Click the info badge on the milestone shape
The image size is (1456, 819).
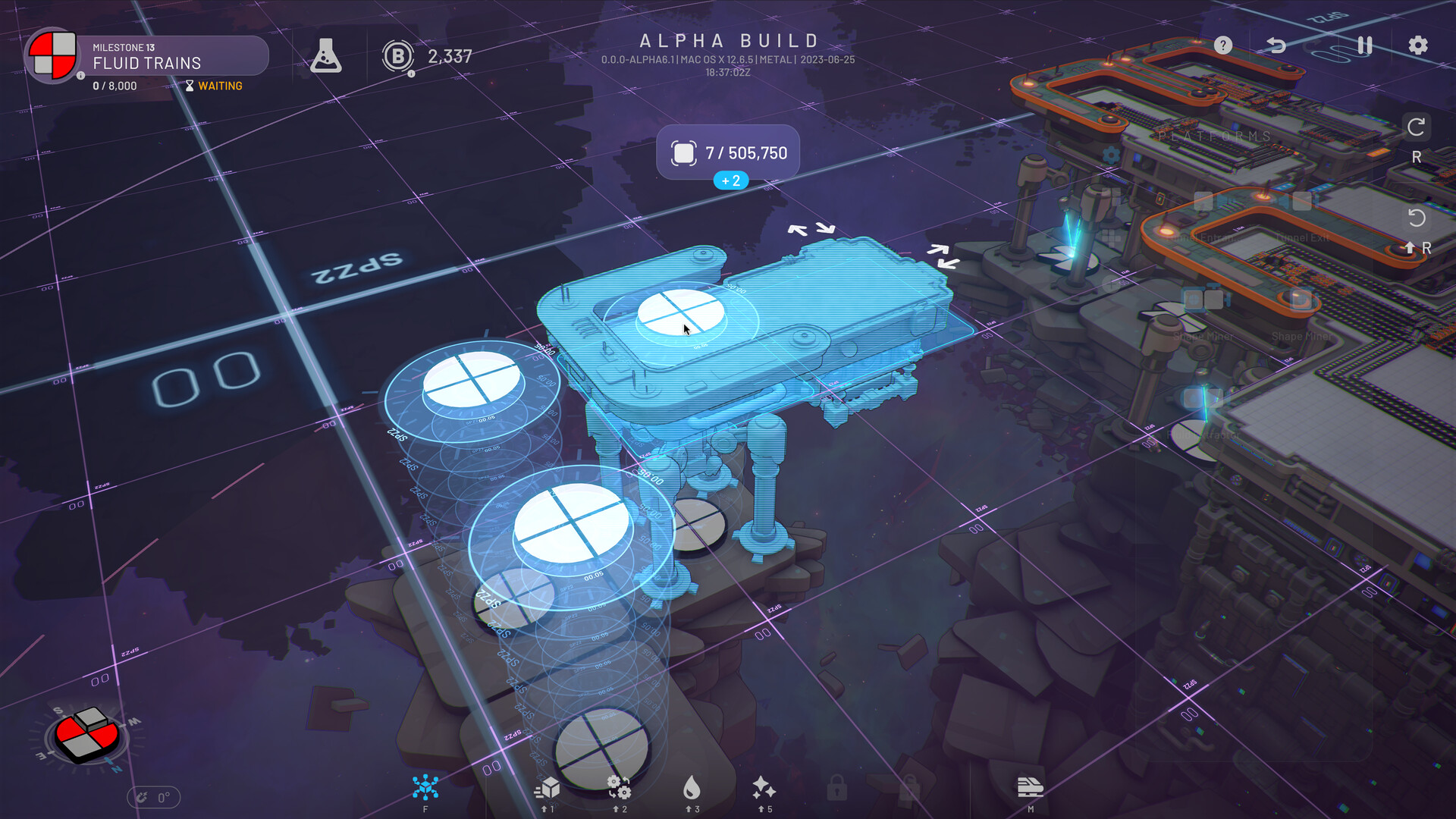(81, 76)
